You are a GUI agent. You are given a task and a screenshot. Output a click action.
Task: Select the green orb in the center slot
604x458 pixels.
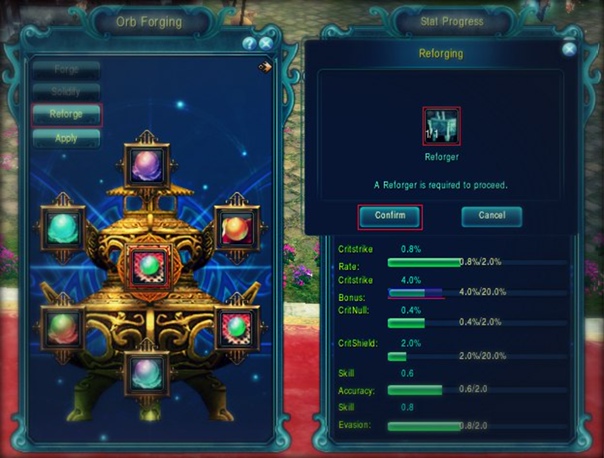pos(149,265)
